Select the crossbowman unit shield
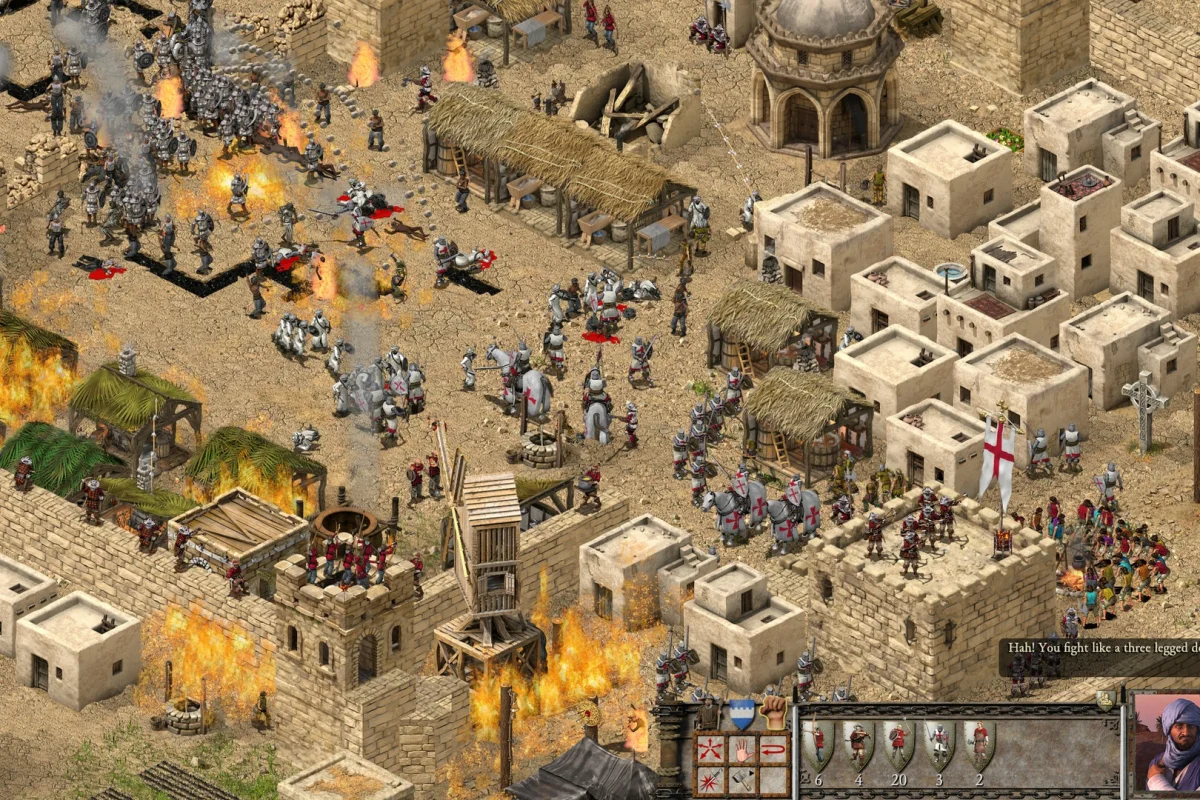The image size is (1200, 800). pos(858,743)
